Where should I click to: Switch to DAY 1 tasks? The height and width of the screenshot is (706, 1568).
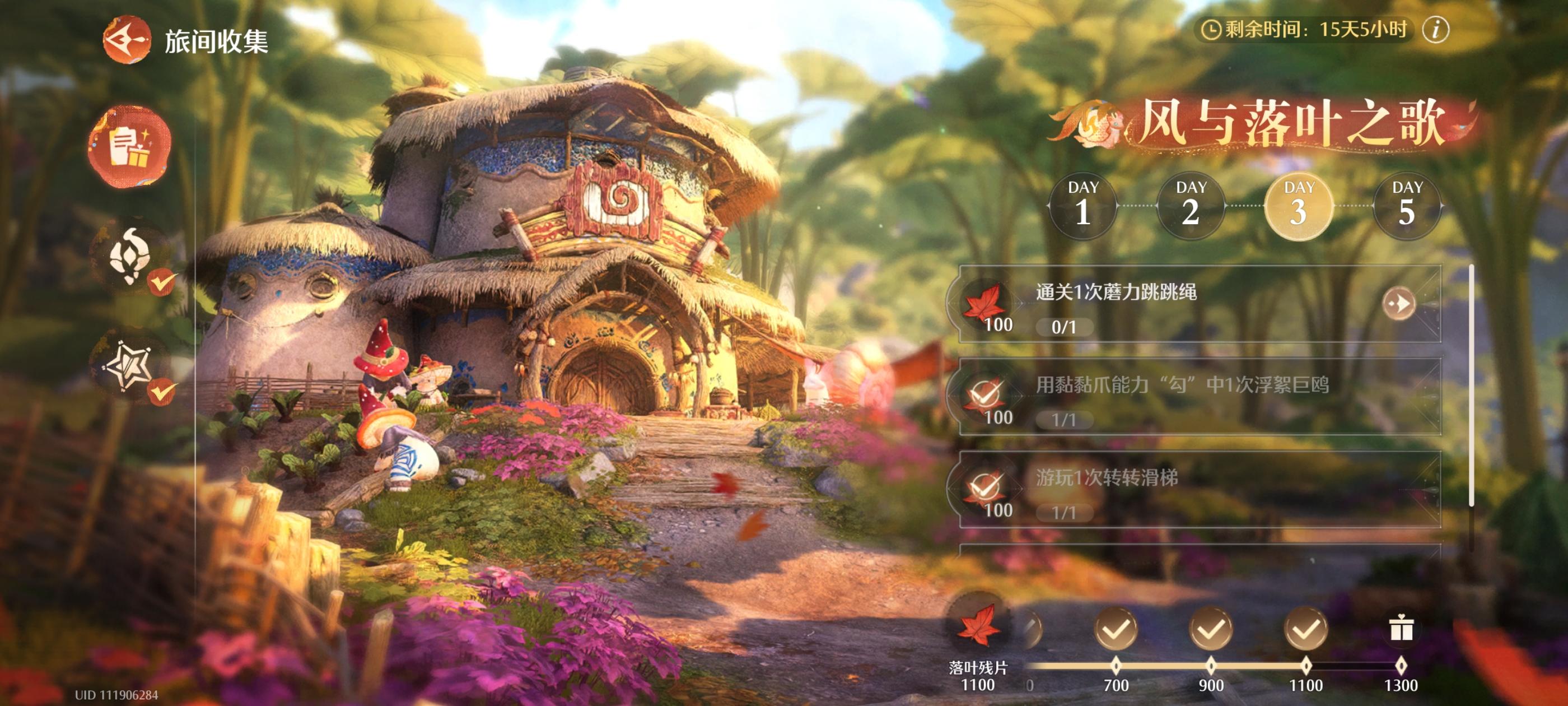[1083, 205]
